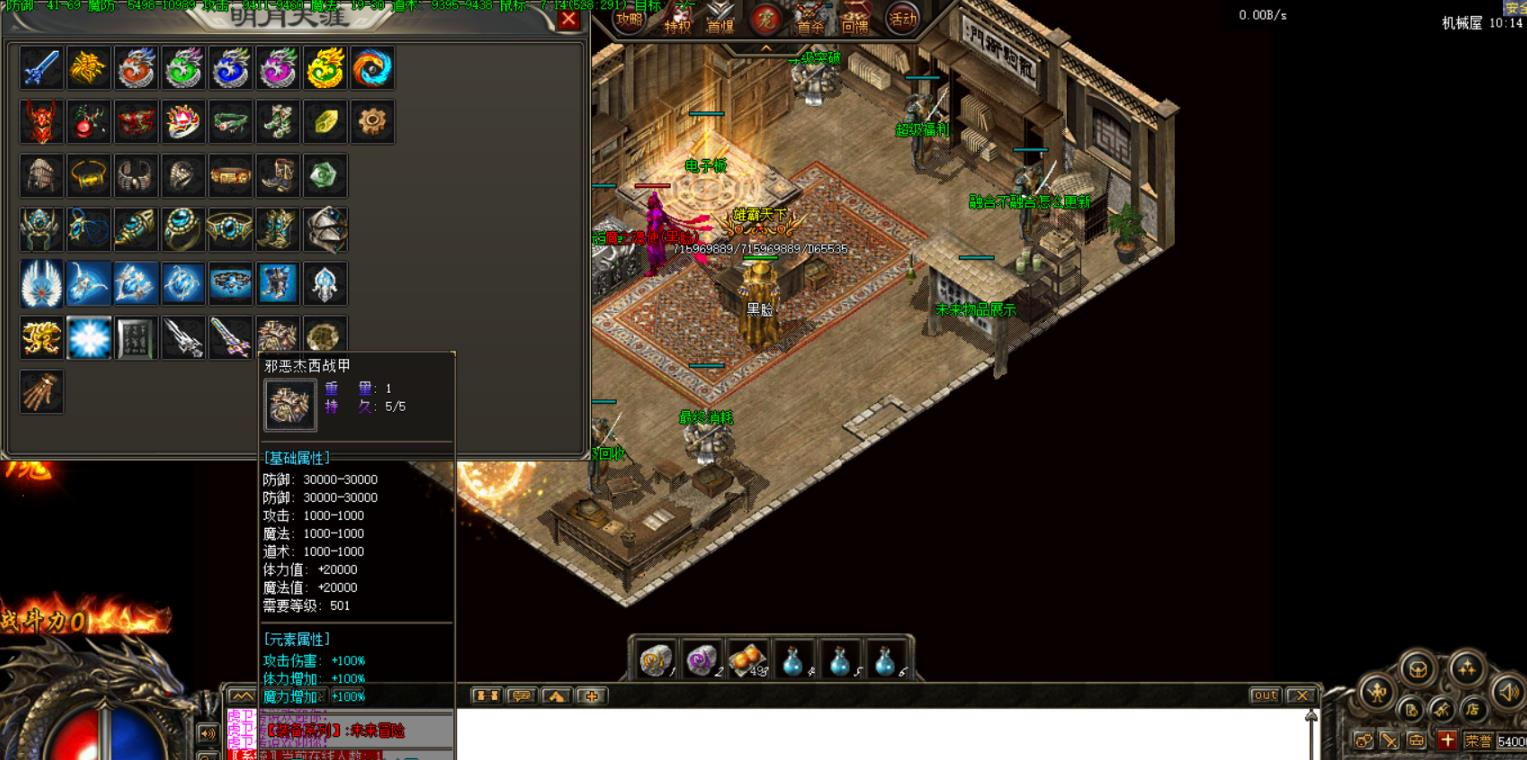Select the blue sword item slot
This screenshot has width=1527, height=760.
click(42, 68)
